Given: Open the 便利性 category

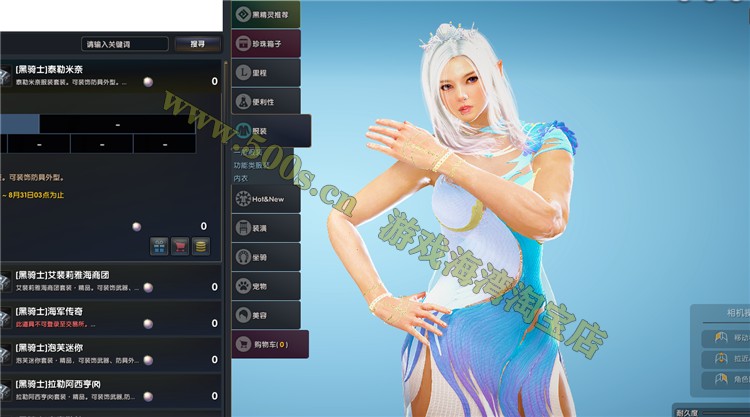Looking at the screenshot, I should [267, 101].
